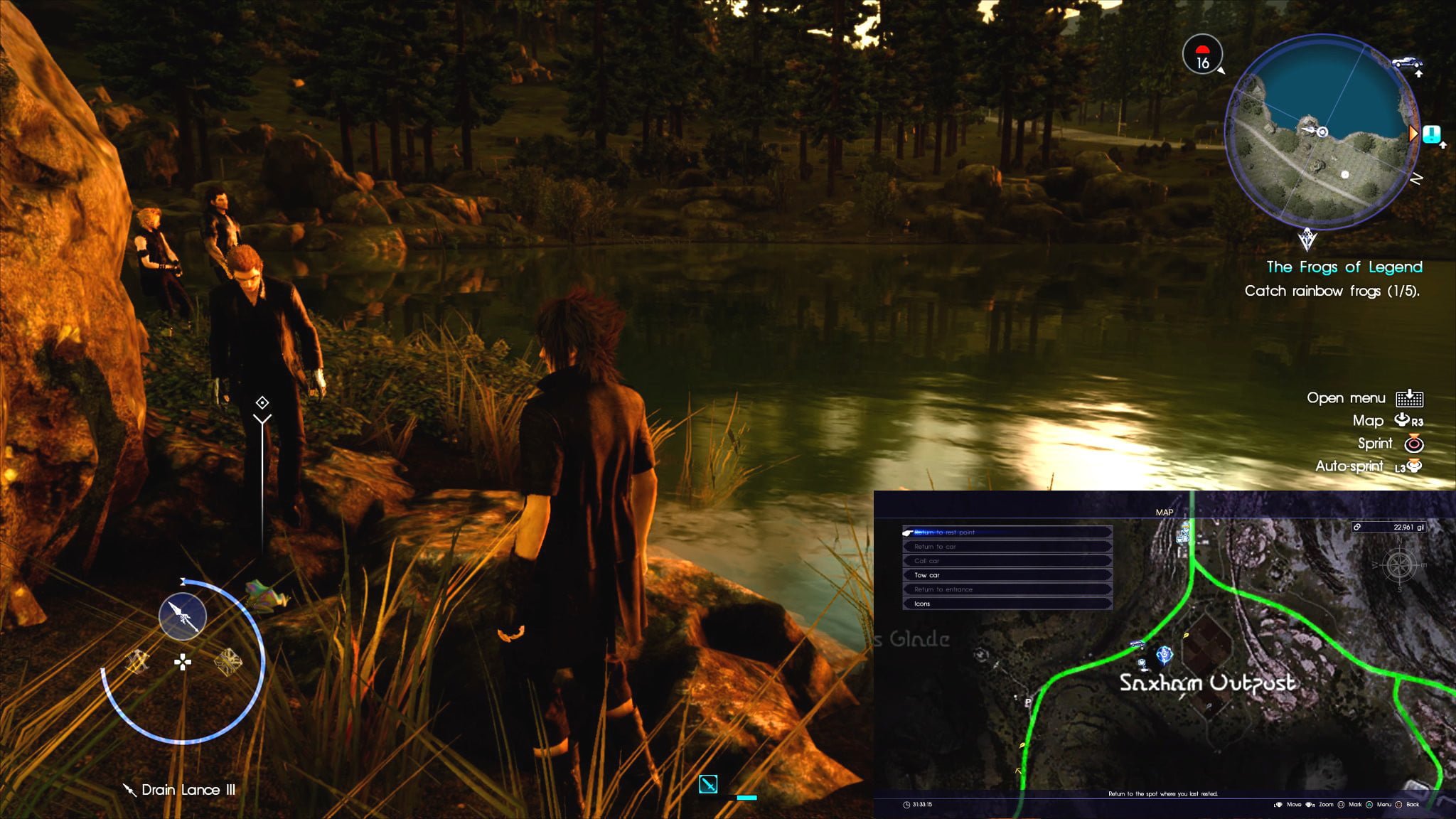Click the Saxham Outpost label on map
This screenshot has width=1456, height=819.
[x=1207, y=683]
